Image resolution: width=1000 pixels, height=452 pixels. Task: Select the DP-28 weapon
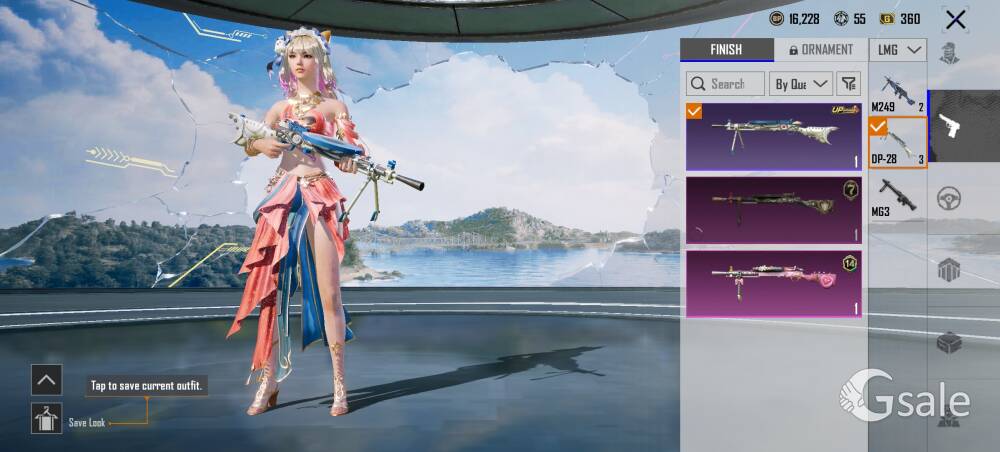pos(897,143)
